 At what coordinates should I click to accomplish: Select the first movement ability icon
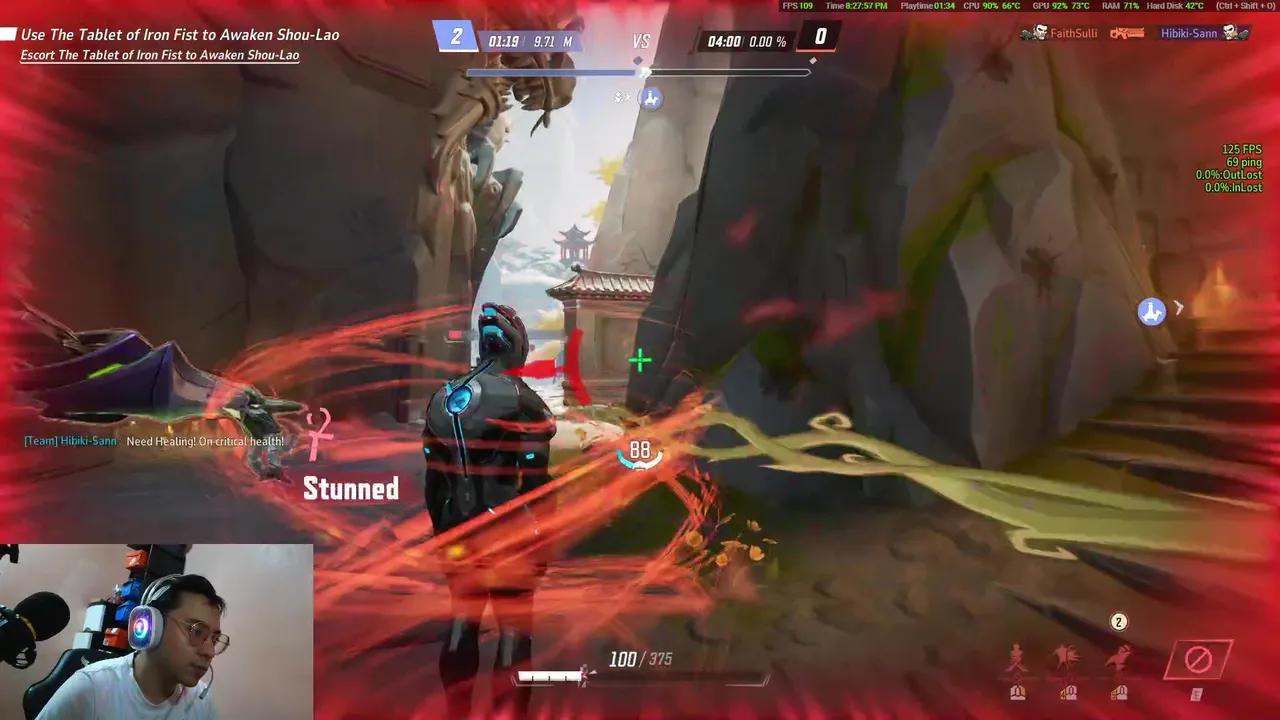coord(1016,656)
